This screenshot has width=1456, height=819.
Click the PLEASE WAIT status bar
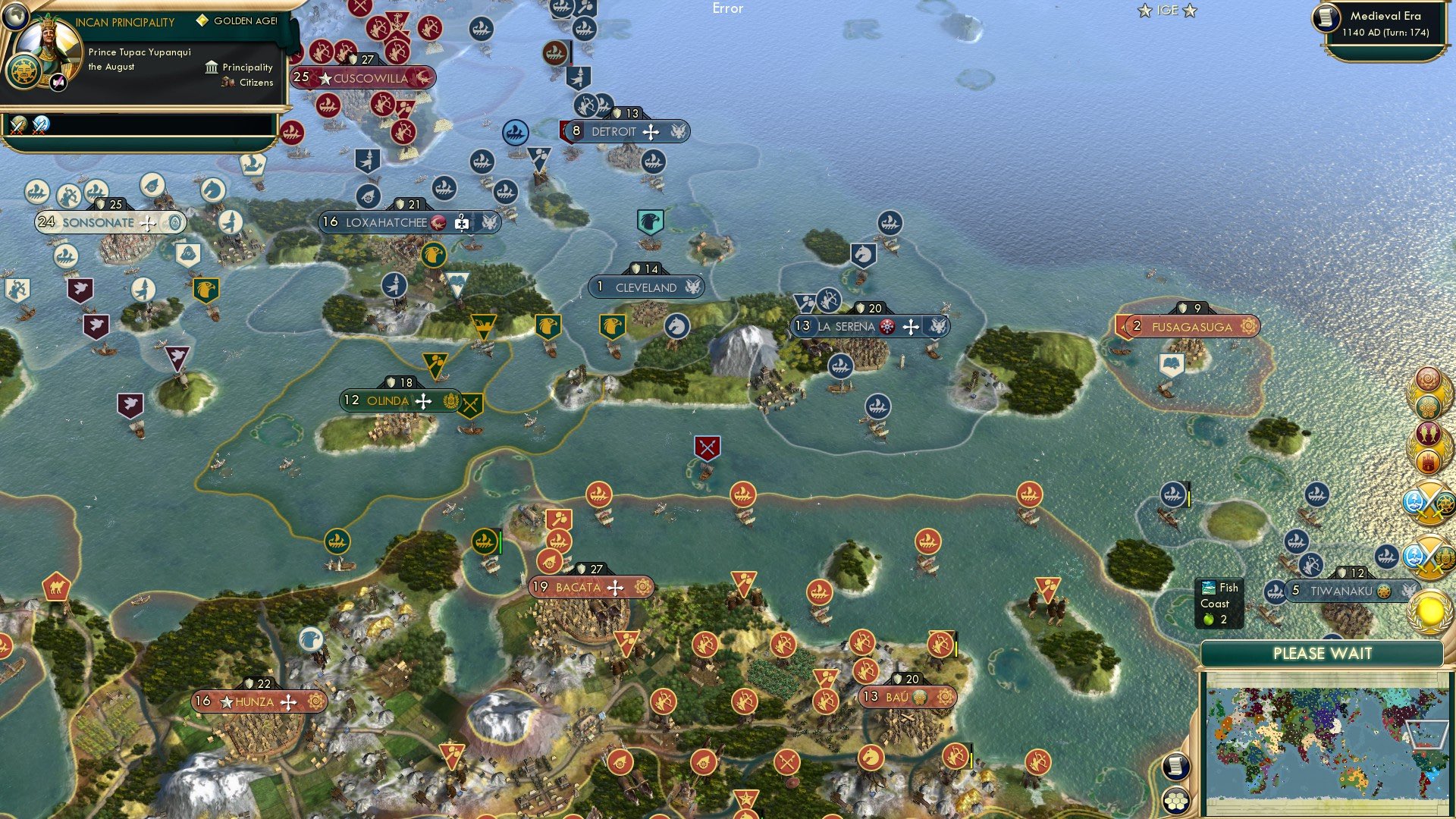click(x=1323, y=653)
